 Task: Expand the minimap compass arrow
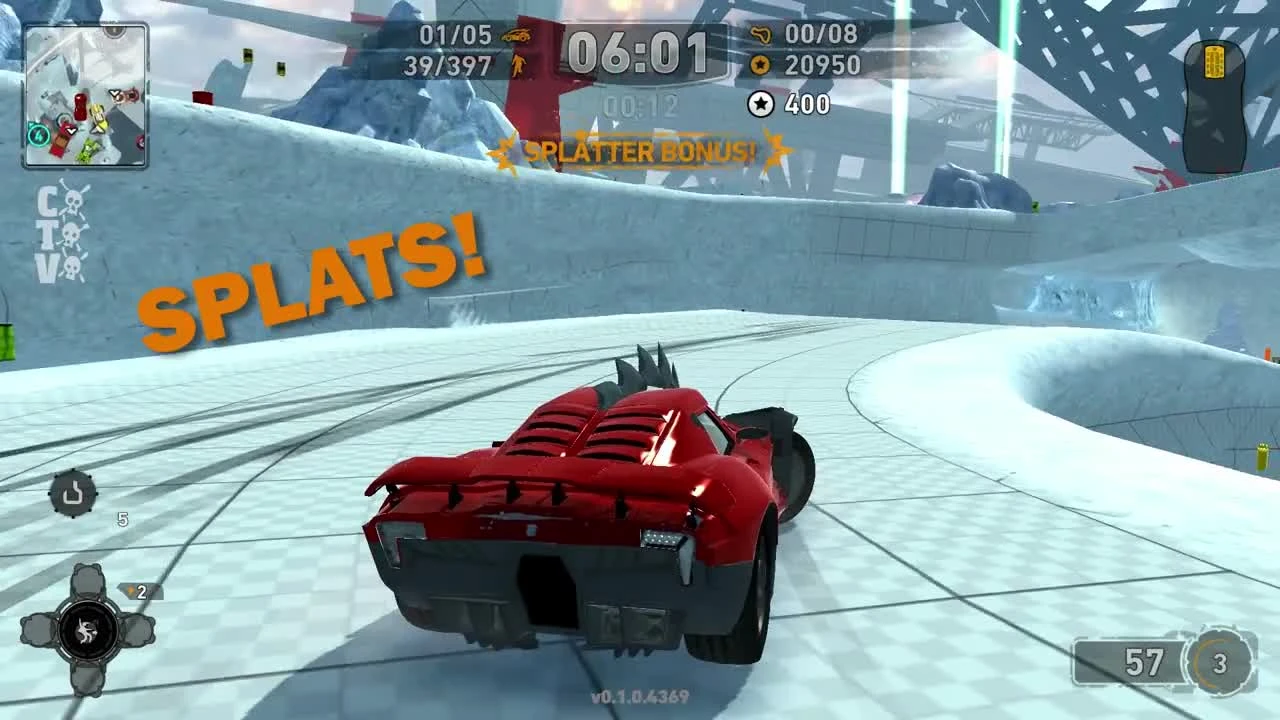(x=31, y=123)
